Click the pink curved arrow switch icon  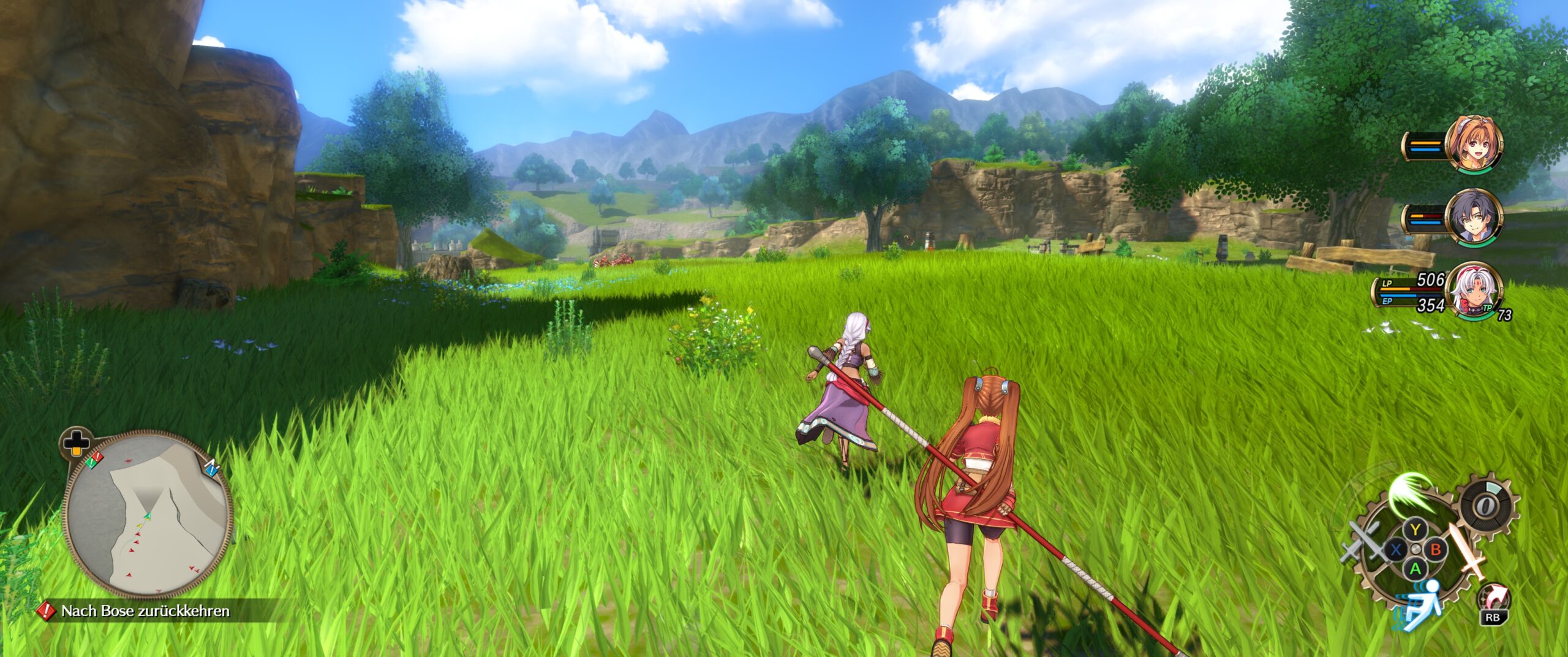pos(1494,597)
